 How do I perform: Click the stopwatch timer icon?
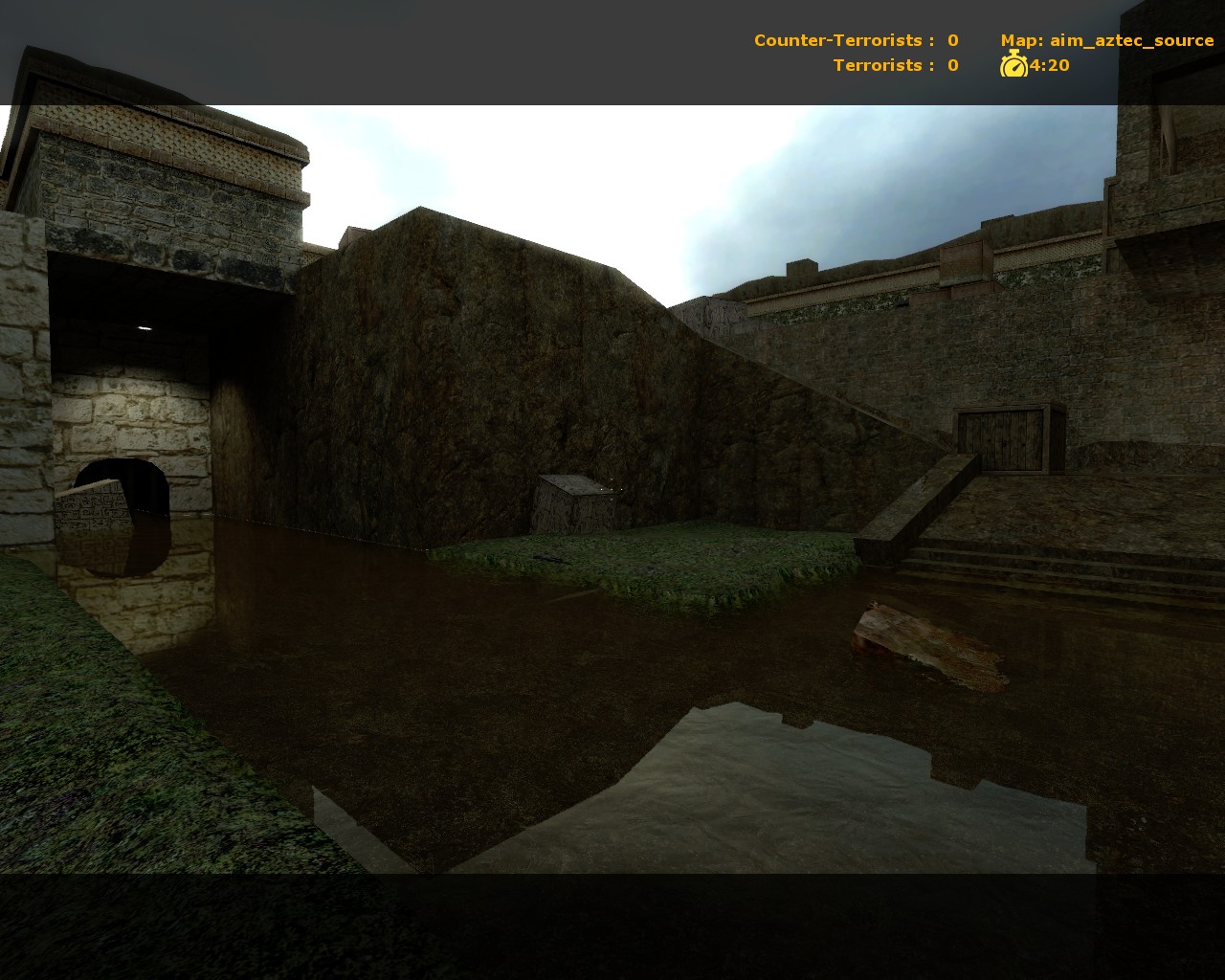tap(1014, 65)
